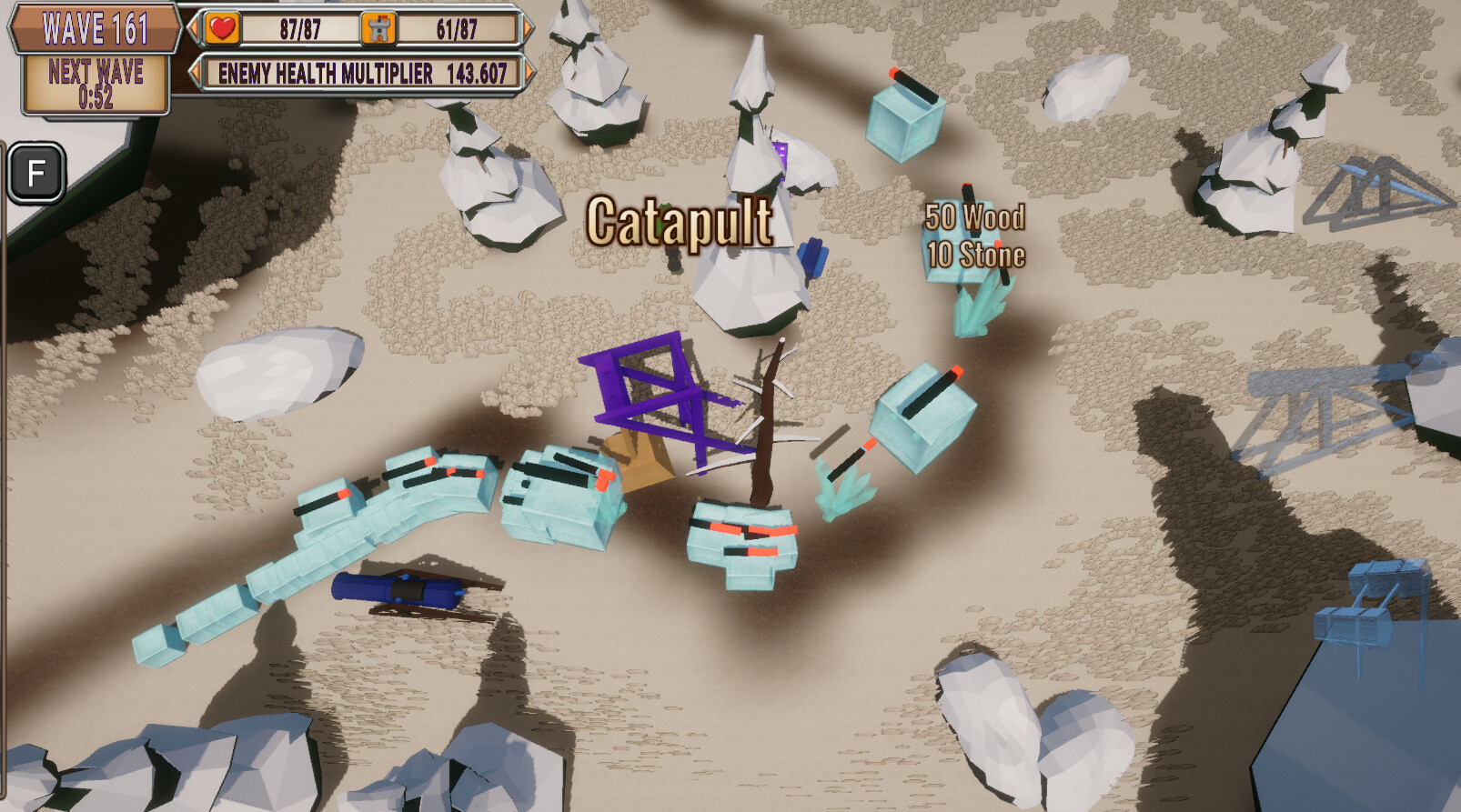Click the F key prompt

35,169
